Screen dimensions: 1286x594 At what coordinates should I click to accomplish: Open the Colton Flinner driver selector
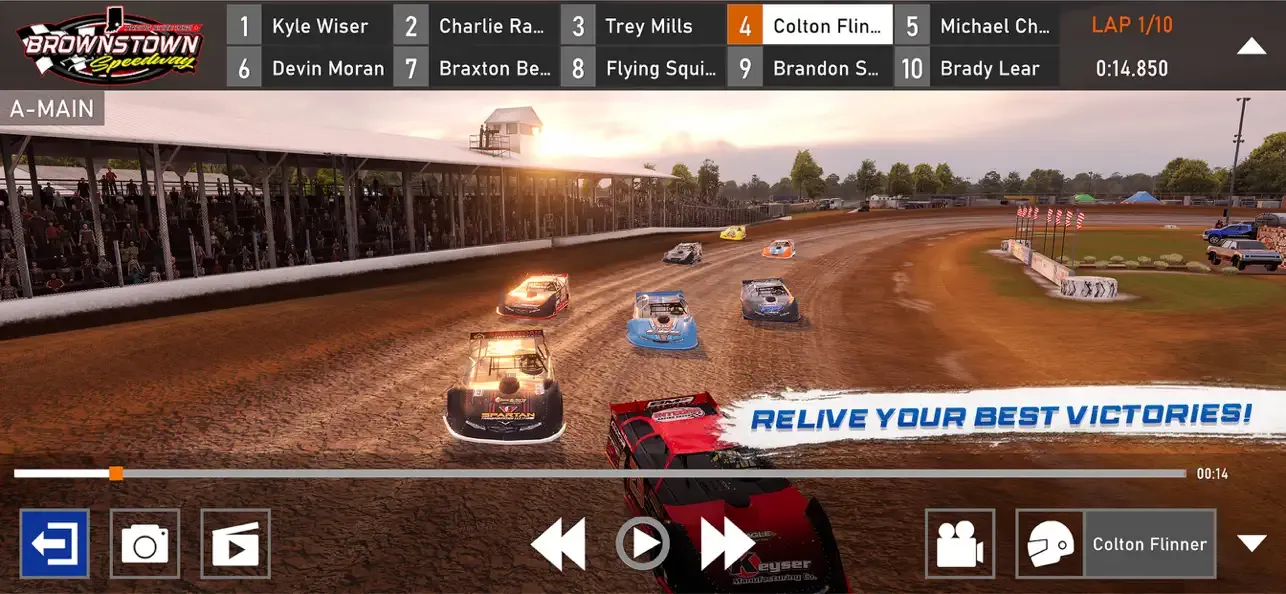point(1116,544)
